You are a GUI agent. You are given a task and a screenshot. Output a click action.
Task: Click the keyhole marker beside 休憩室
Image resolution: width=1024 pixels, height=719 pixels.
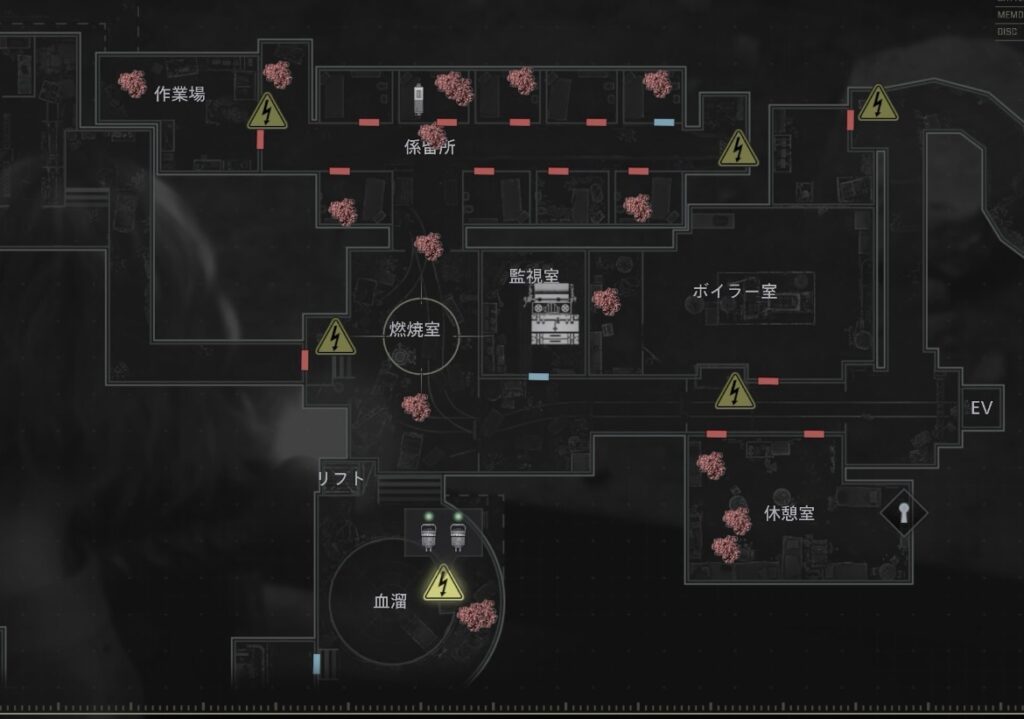click(904, 513)
